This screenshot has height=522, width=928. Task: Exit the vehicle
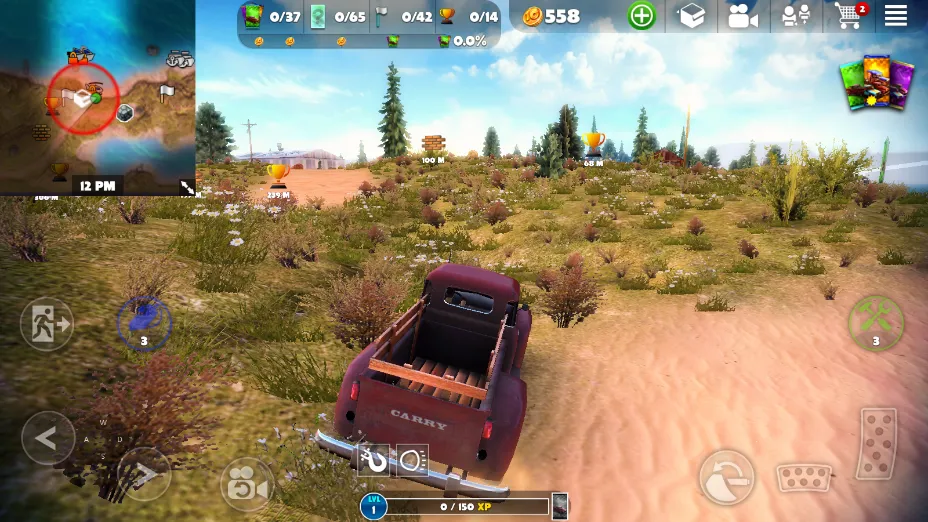point(47,324)
